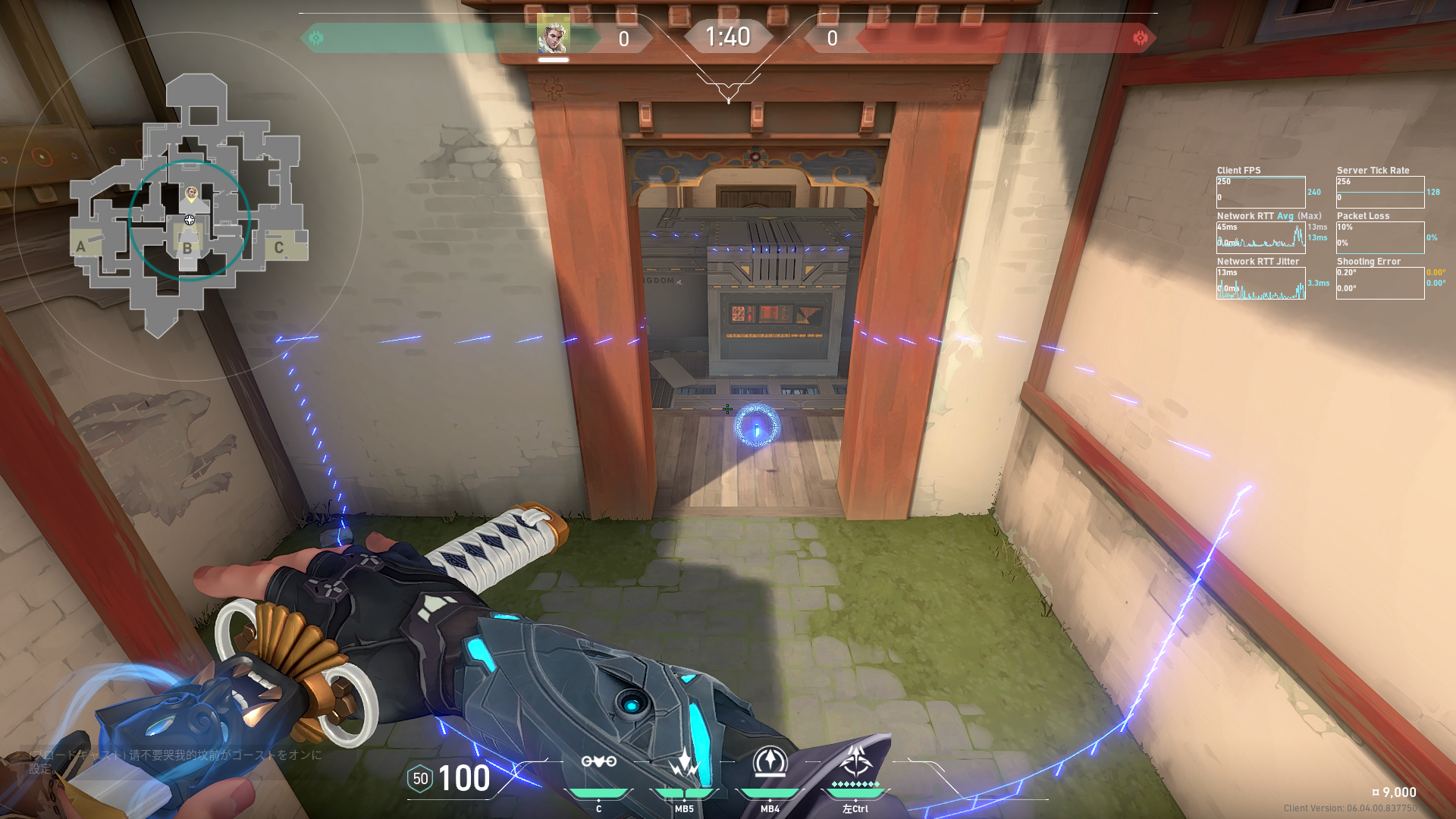Click the Yoru agent portrait in top bar
Viewport: 1456px width, 819px height.
tap(553, 35)
